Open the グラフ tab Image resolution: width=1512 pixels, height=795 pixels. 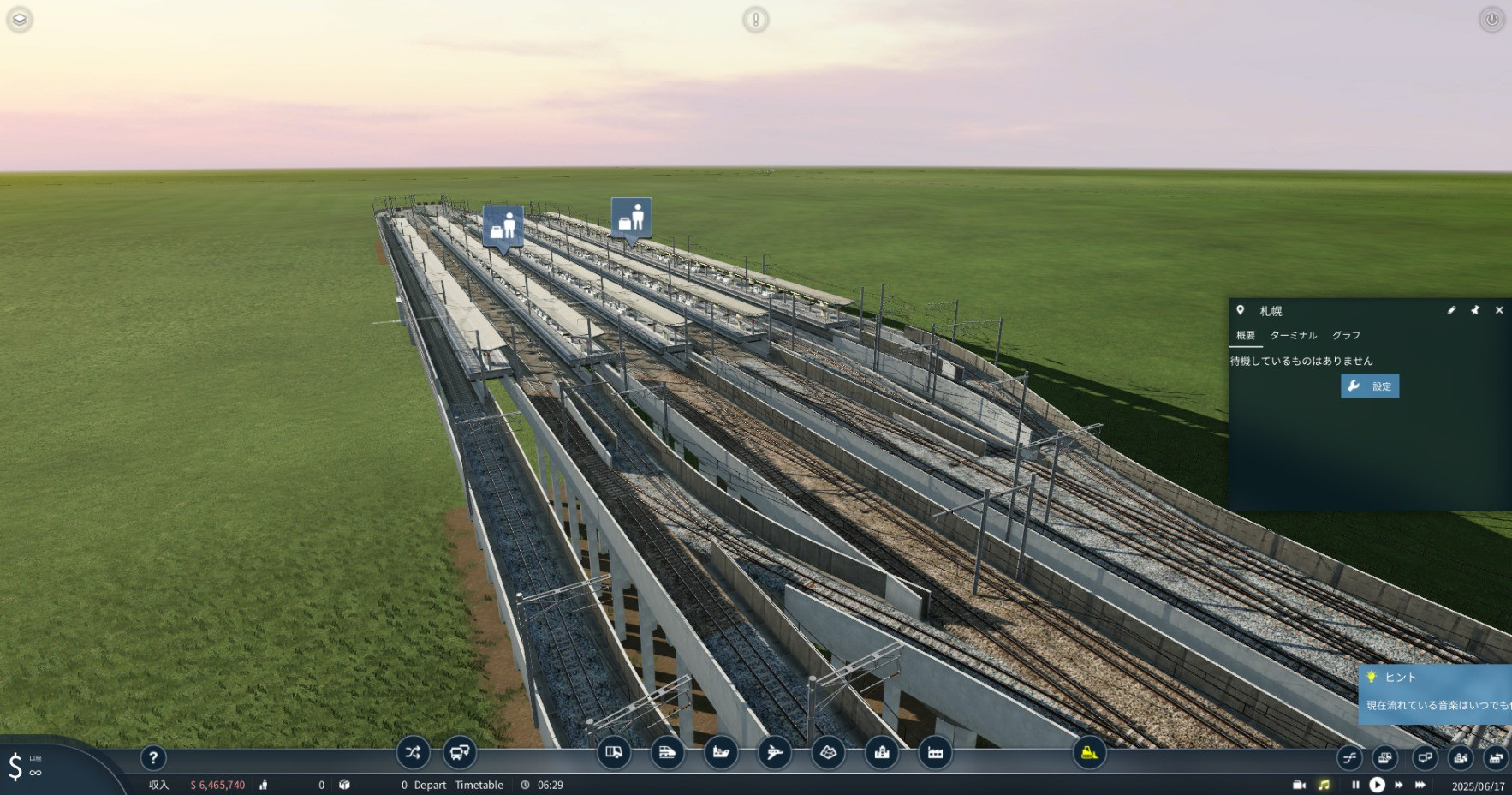(x=1346, y=335)
